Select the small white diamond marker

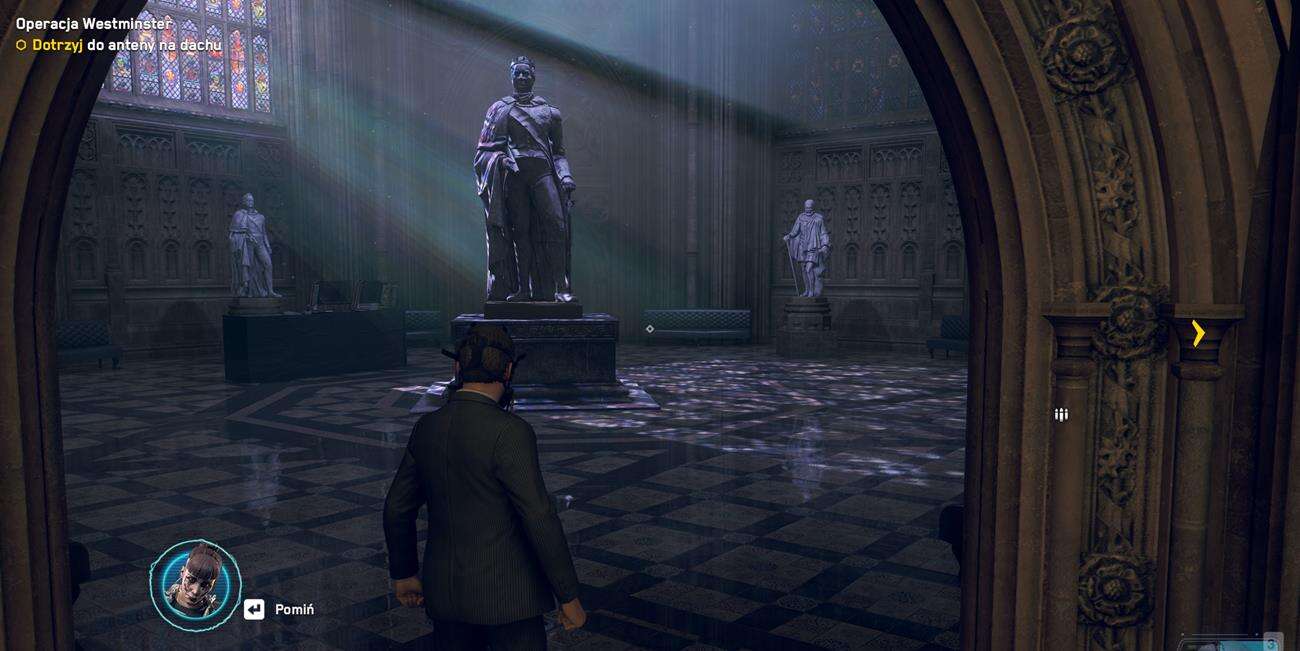coord(650,329)
